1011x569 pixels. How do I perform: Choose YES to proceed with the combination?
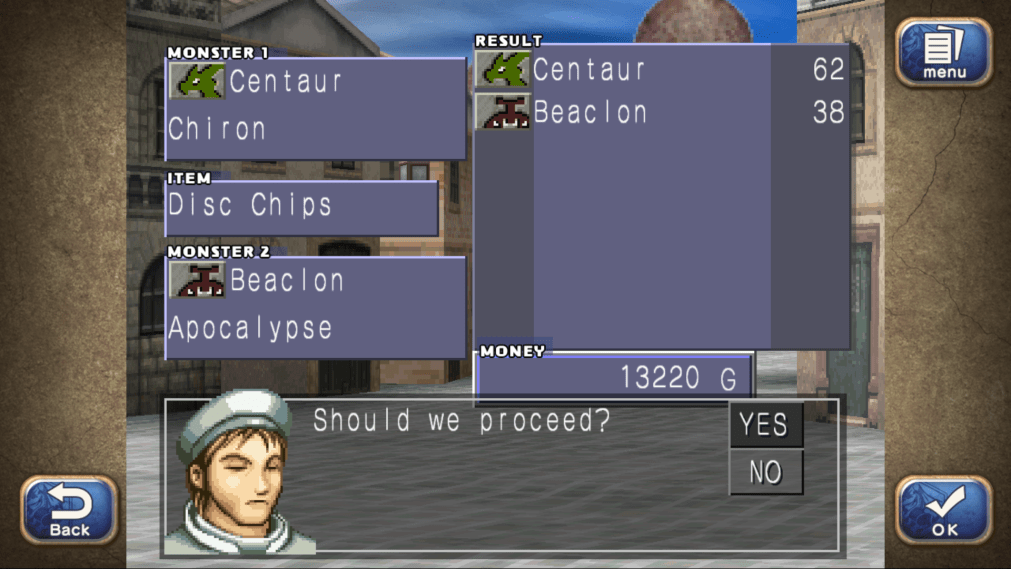[765, 425]
